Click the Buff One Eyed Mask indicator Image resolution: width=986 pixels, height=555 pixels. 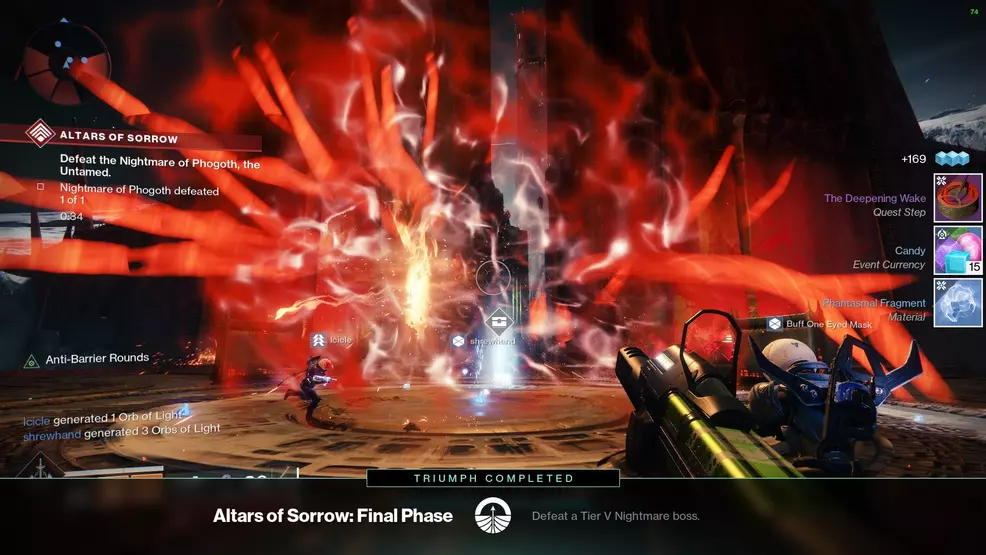(x=820, y=324)
